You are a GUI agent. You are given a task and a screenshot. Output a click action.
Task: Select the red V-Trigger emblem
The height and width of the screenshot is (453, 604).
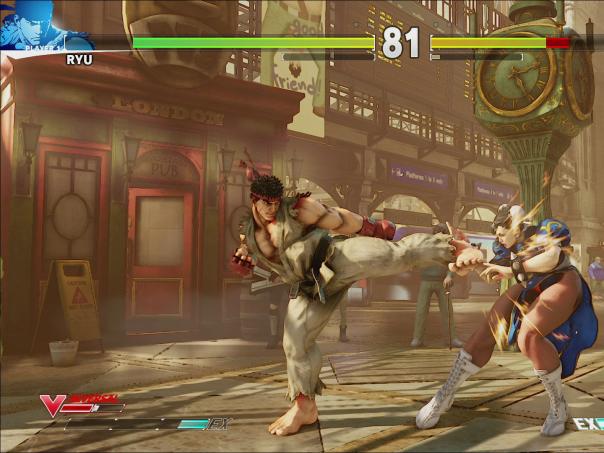pos(52,405)
